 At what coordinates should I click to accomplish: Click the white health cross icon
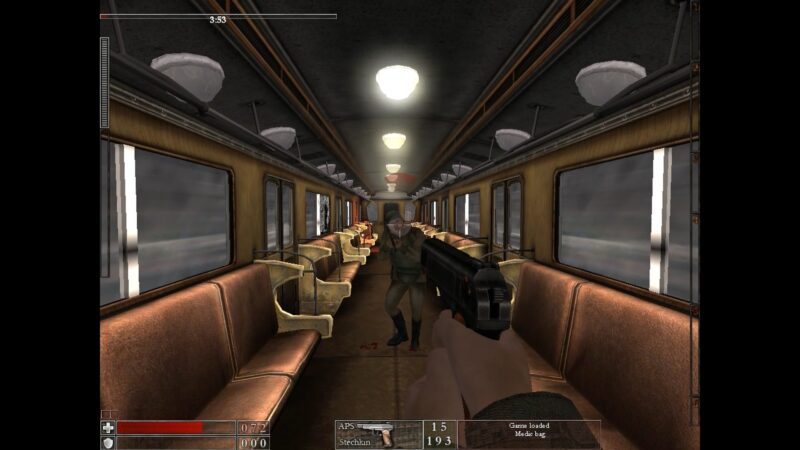point(108,427)
